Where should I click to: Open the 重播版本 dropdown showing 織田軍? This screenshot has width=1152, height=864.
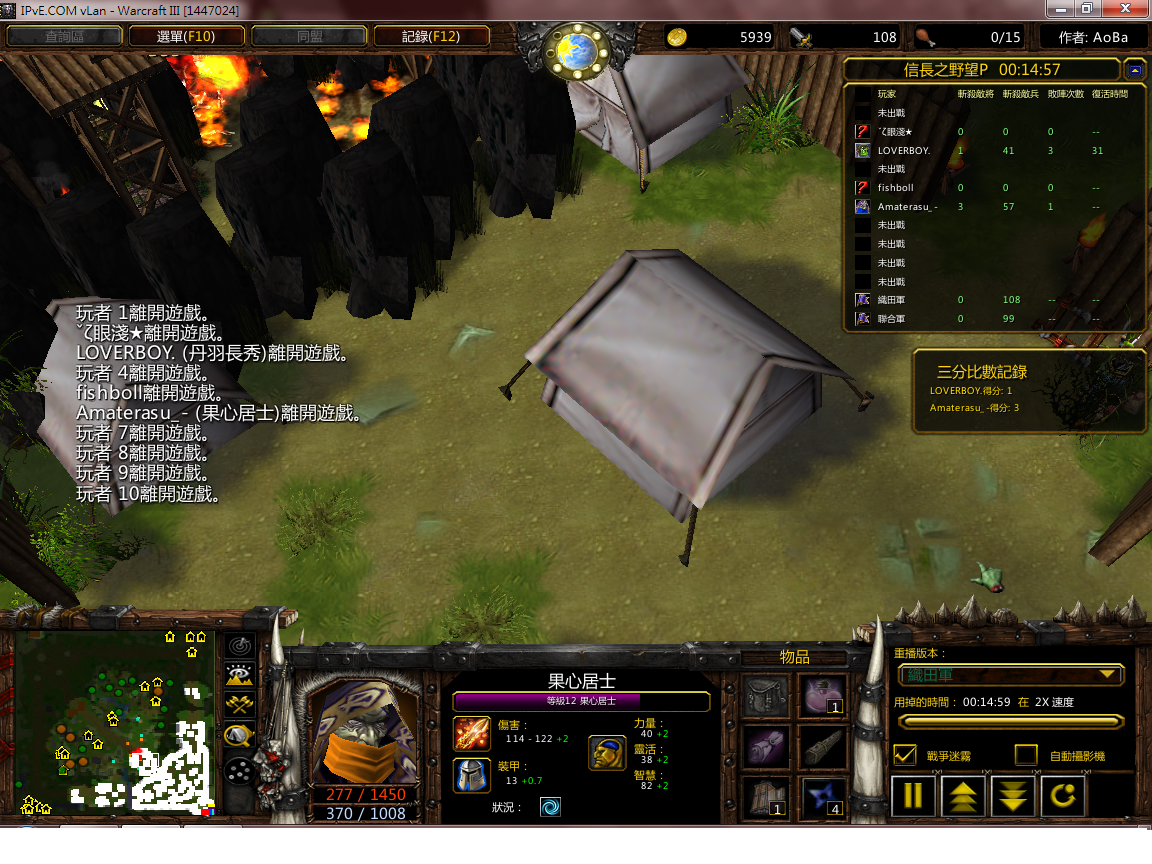[1012, 675]
